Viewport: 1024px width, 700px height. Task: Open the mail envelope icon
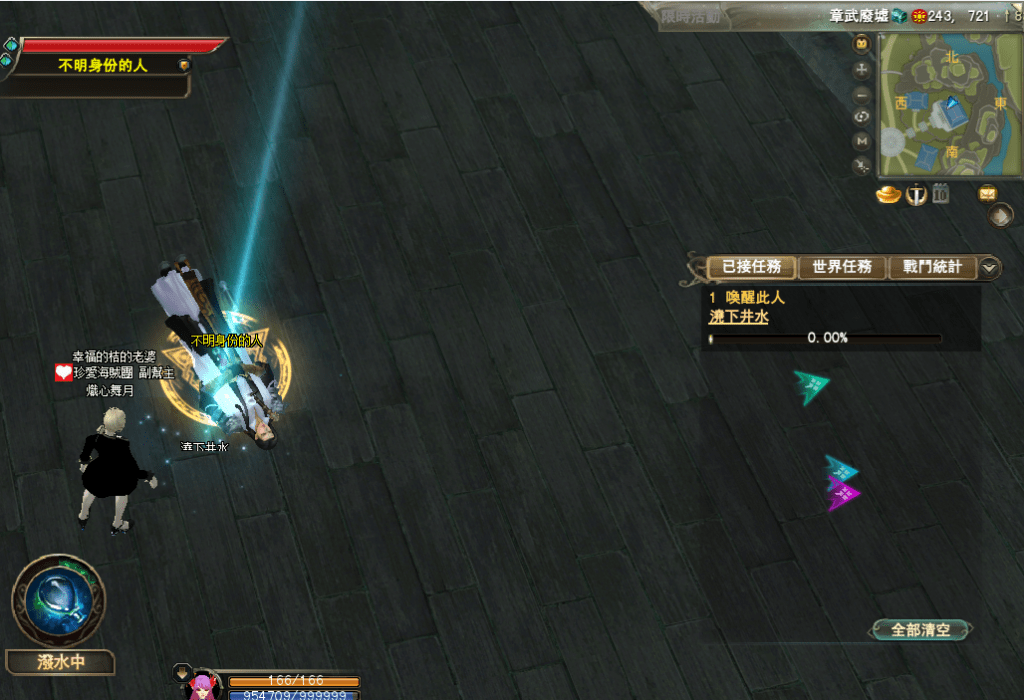coord(987,194)
